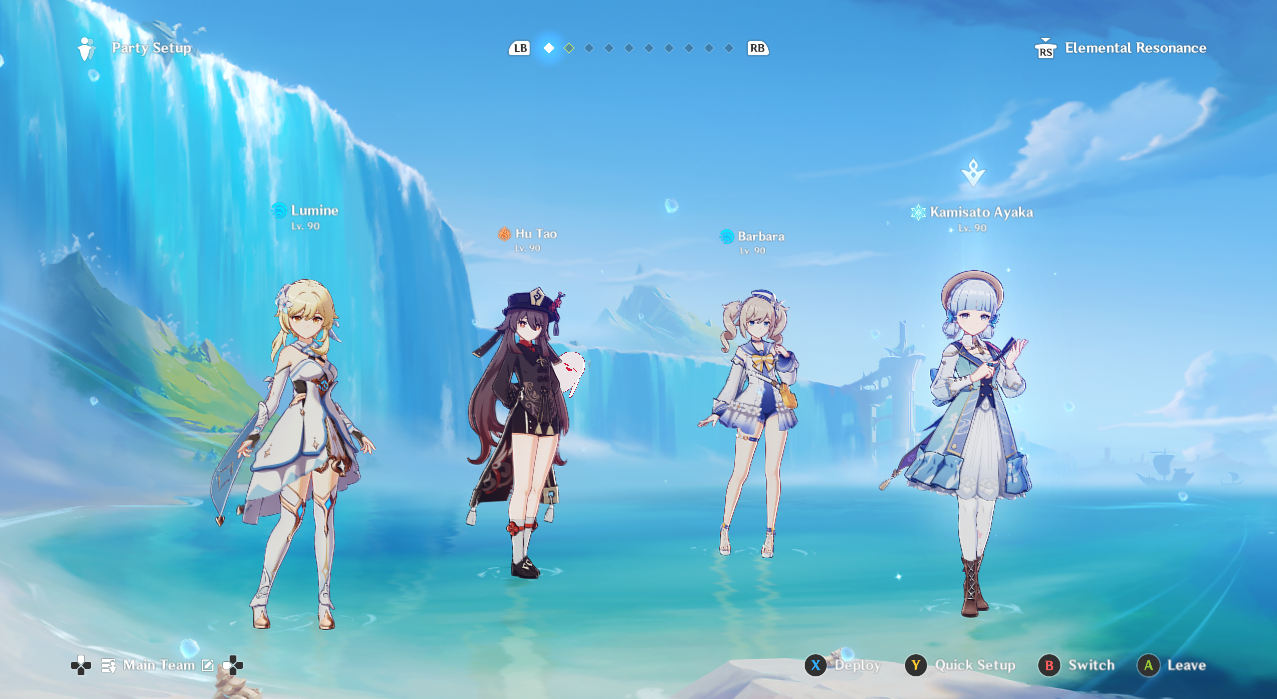Select the highlighted white party page dot

[x=548, y=48]
